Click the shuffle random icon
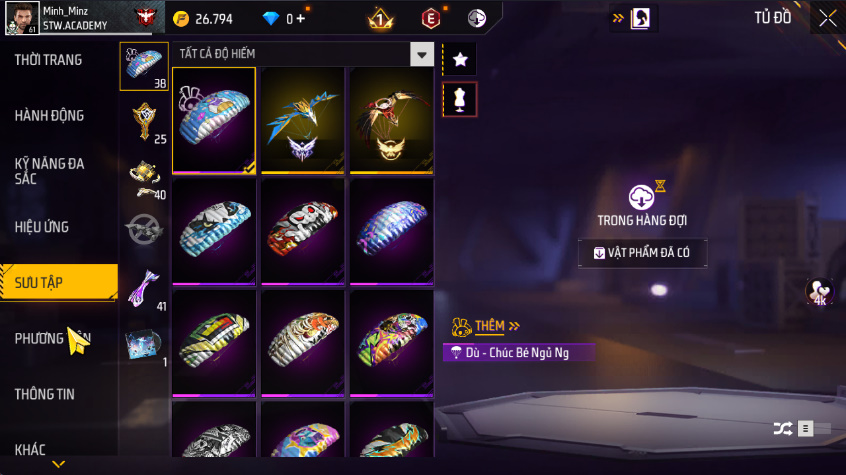 pos(782,429)
